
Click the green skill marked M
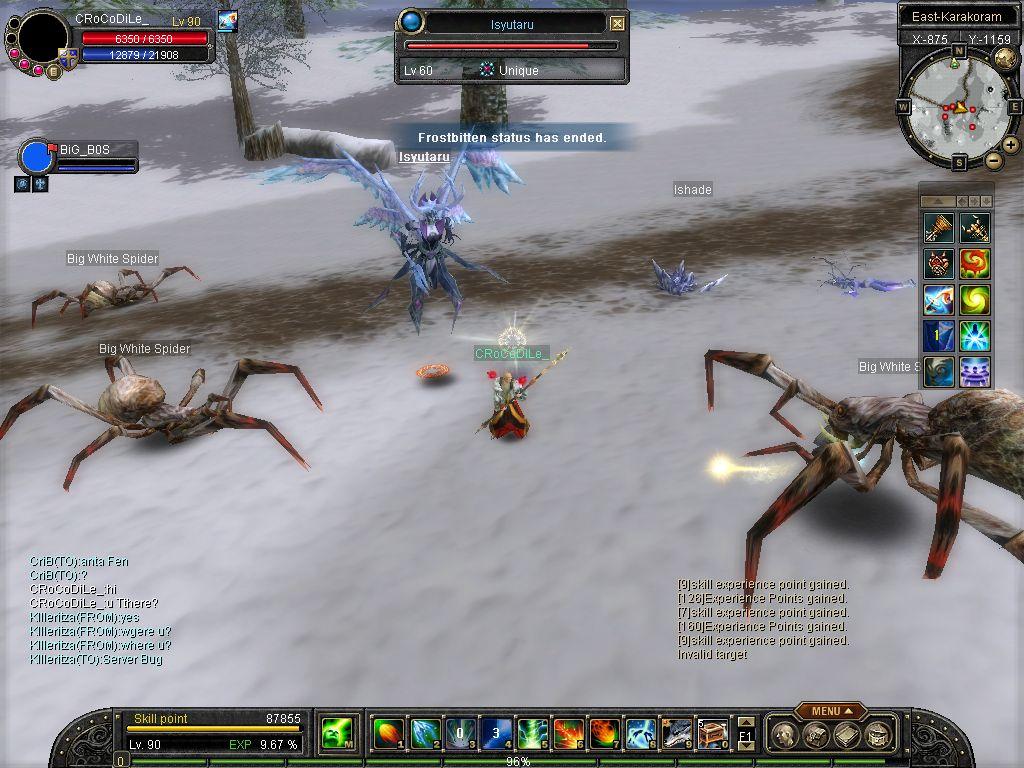pyautogui.click(x=334, y=734)
